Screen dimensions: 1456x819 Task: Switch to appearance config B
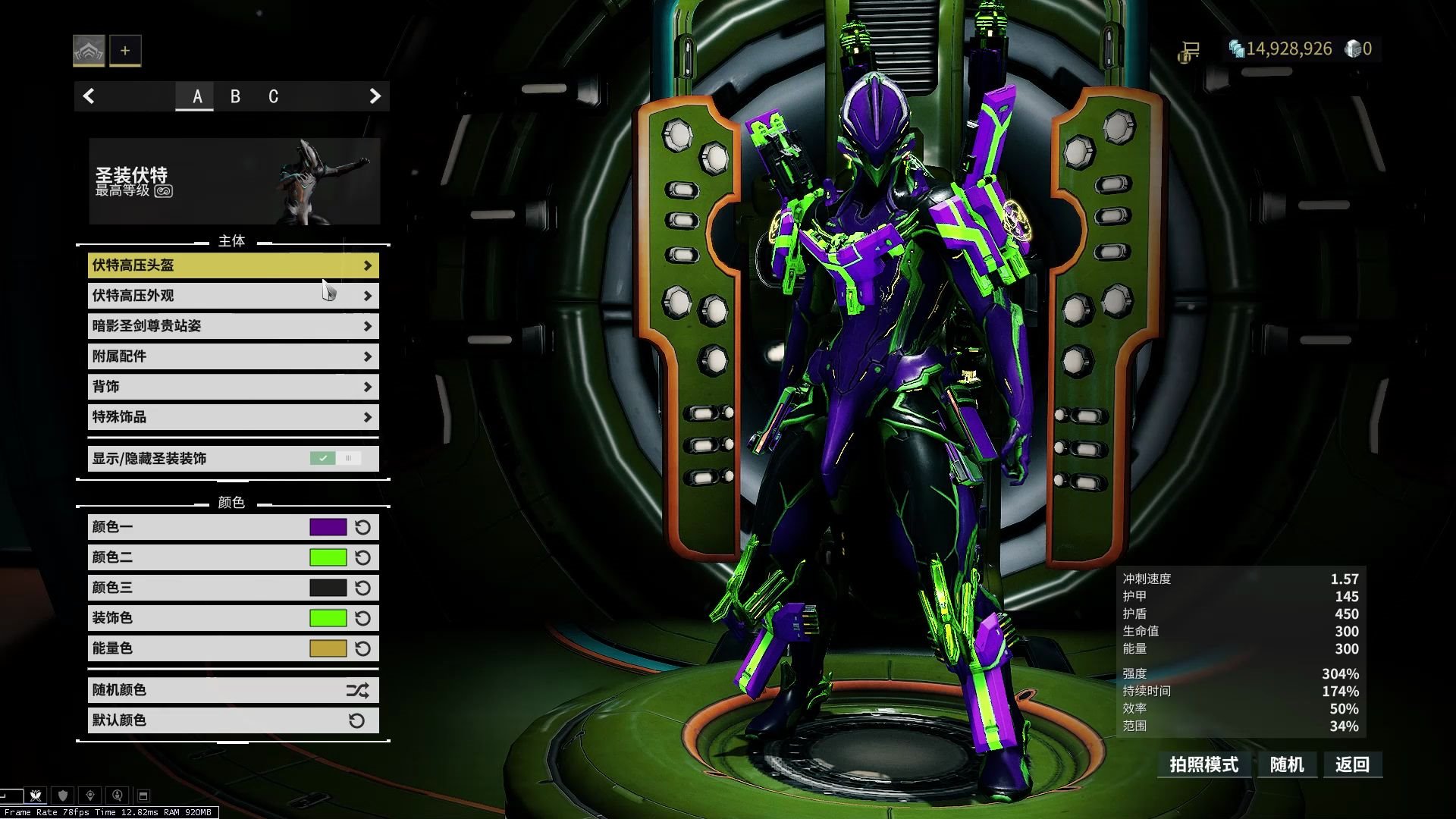click(235, 96)
